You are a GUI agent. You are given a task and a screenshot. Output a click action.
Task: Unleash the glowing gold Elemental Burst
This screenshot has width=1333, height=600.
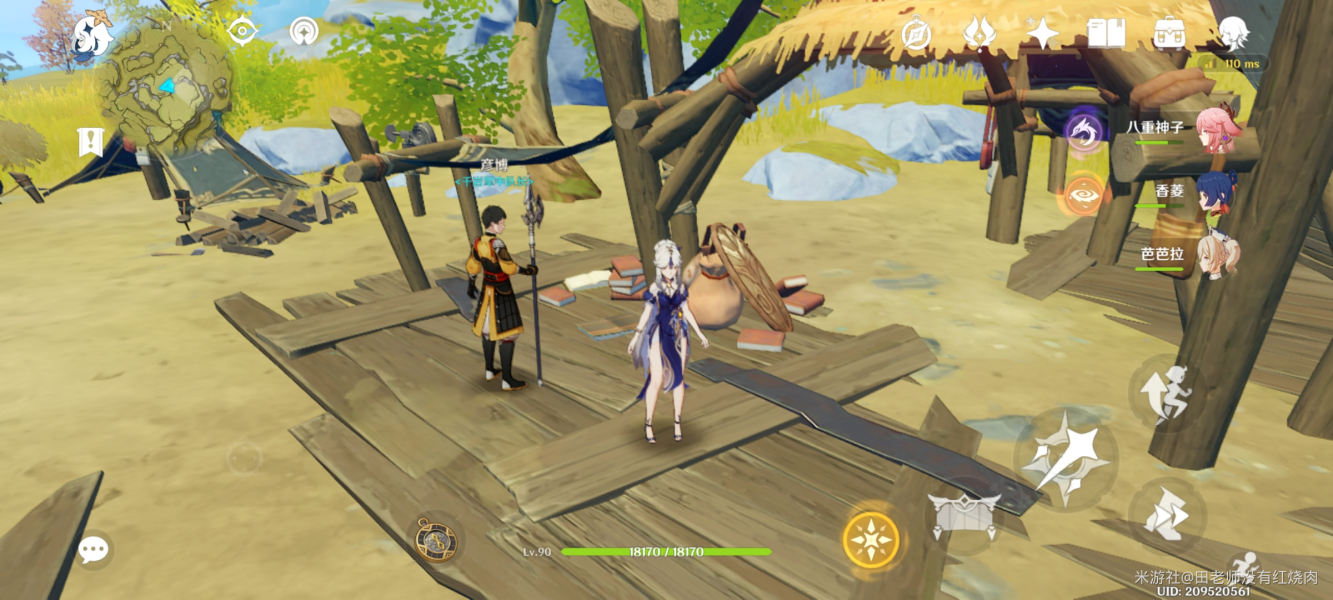coord(871,540)
